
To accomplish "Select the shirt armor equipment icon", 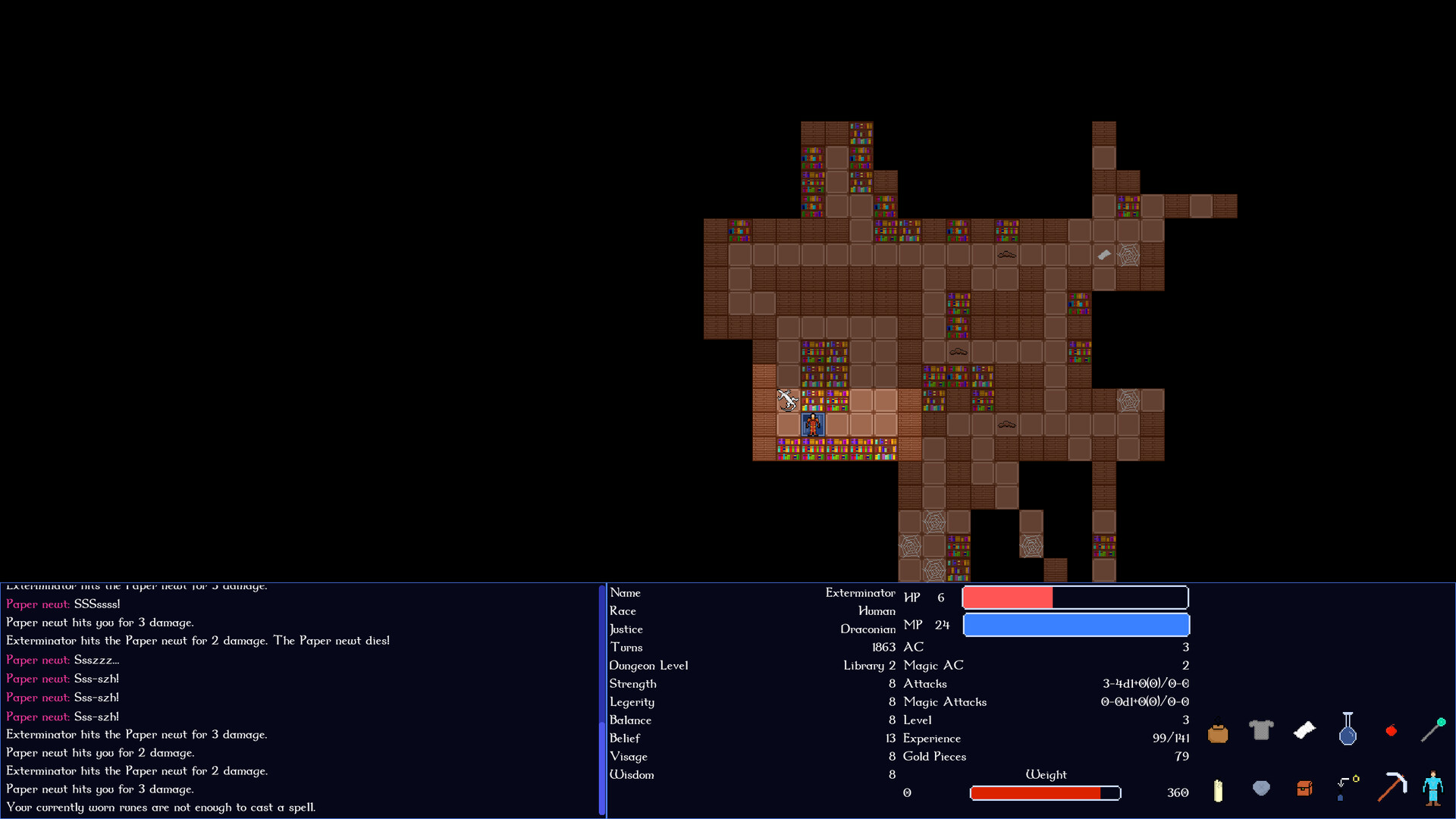I will point(1261,730).
